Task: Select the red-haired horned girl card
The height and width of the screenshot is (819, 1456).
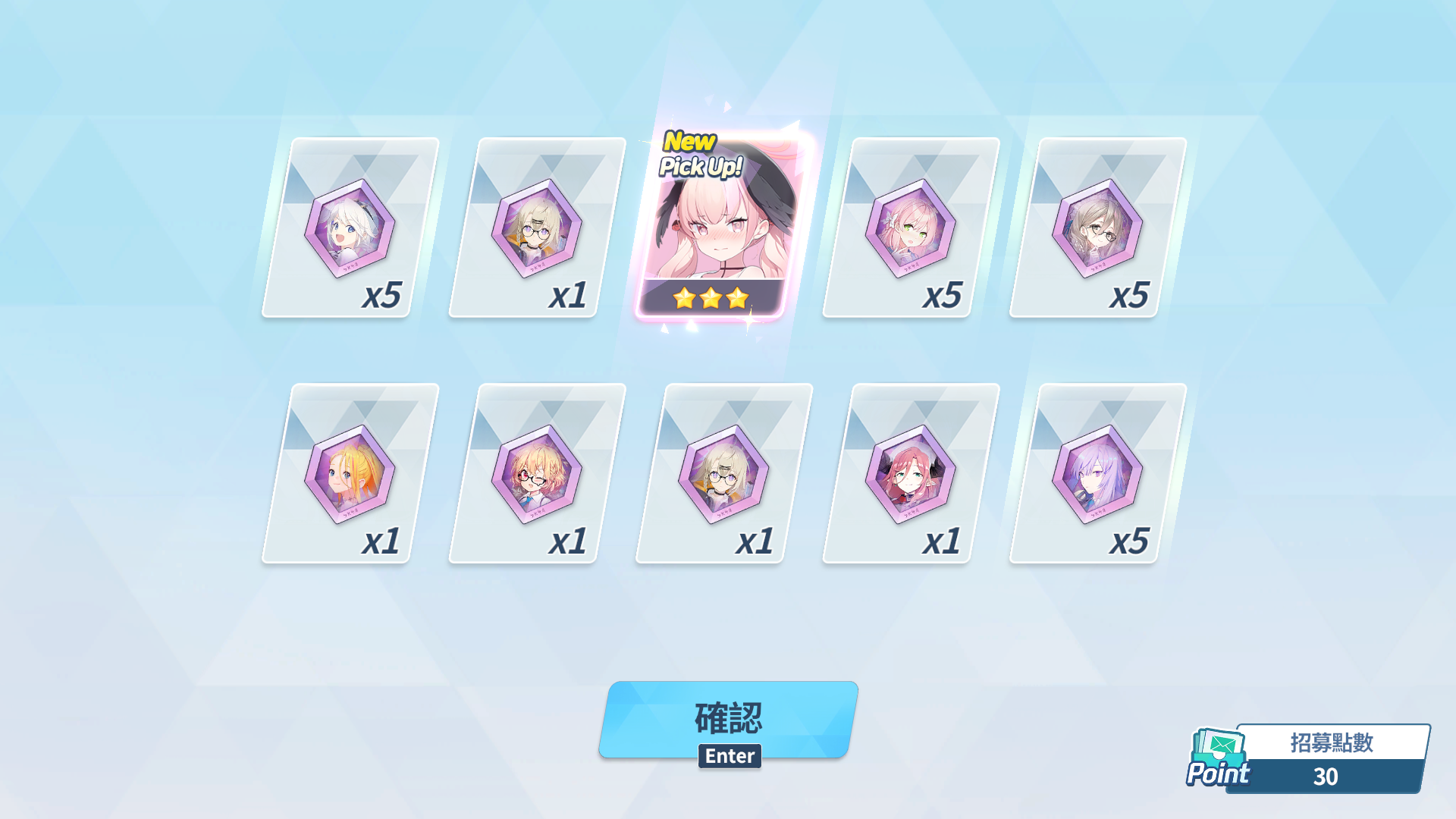Action: [x=911, y=474]
